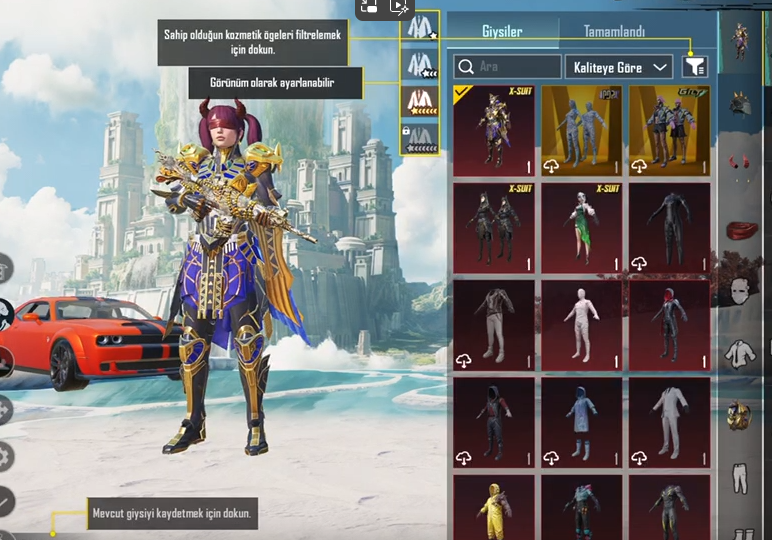This screenshot has height=540, width=772.
Task: Select the locked outfit preset slot
Action: (420, 138)
